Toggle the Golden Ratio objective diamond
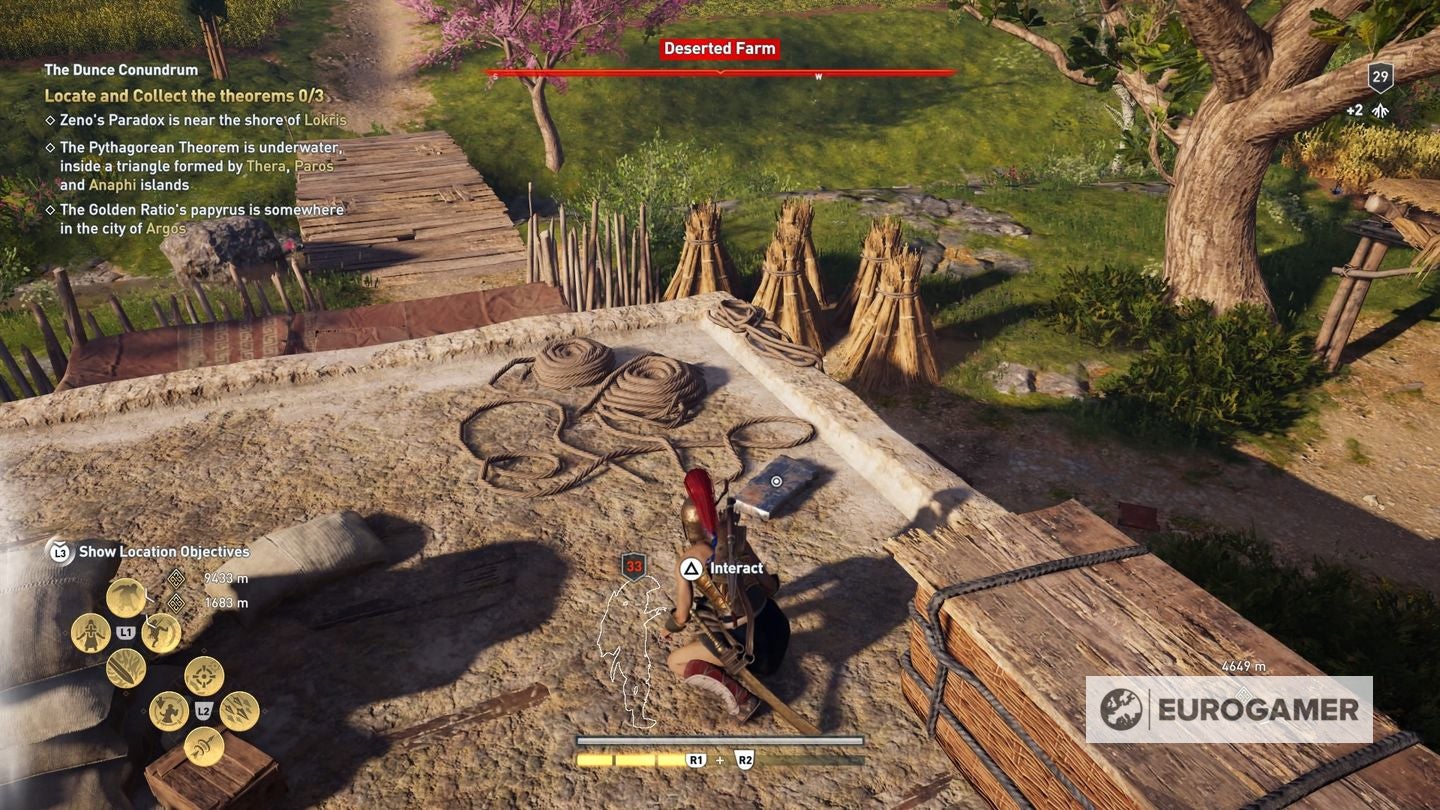1440x810 pixels. click(48, 210)
